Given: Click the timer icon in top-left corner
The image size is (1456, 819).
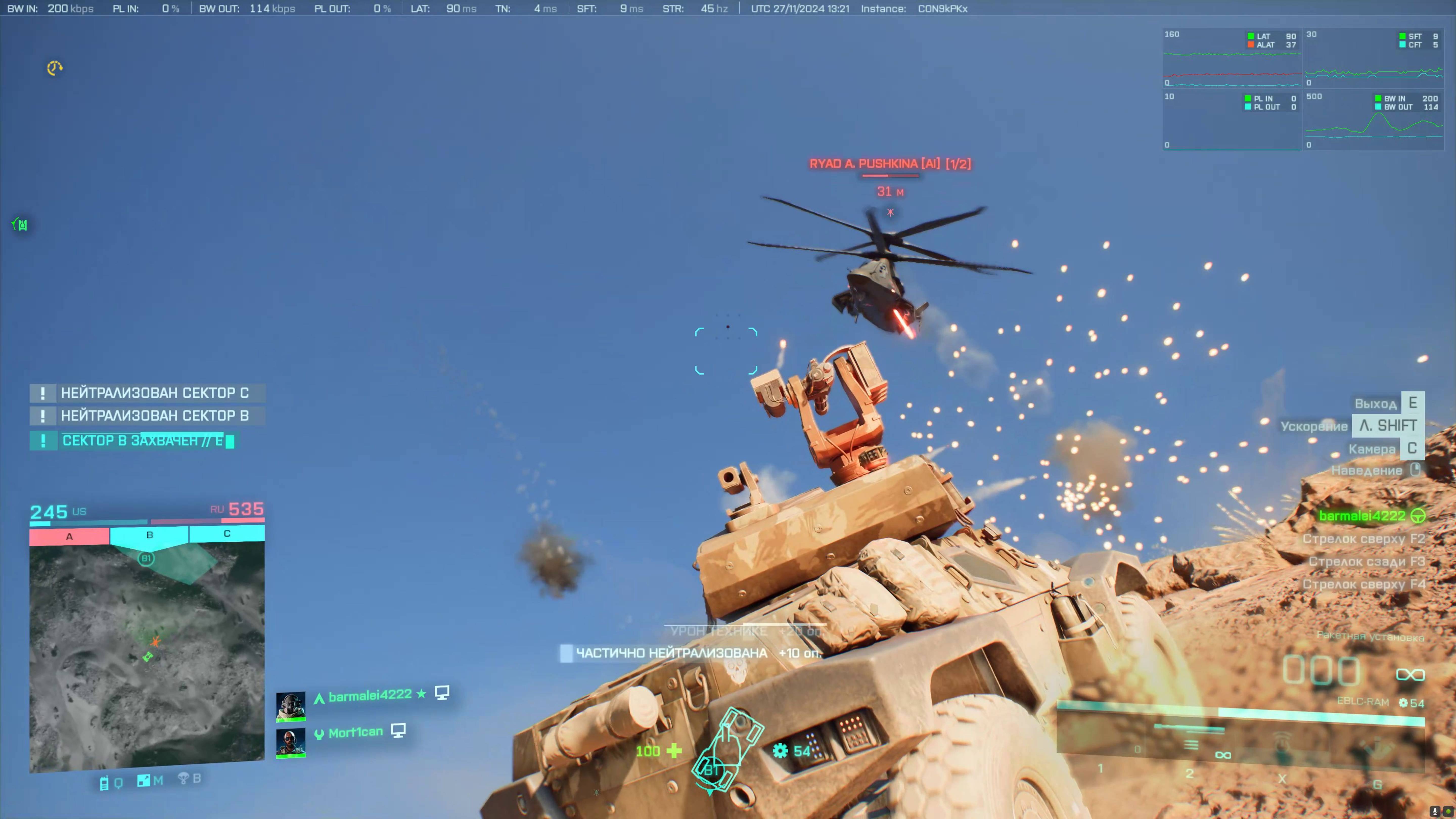Looking at the screenshot, I should coord(54,68).
